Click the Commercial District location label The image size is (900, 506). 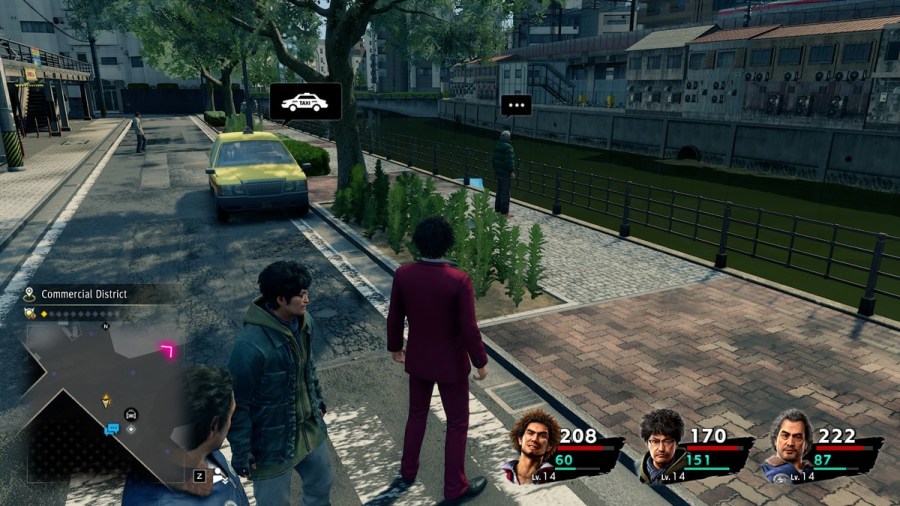[x=83, y=294]
